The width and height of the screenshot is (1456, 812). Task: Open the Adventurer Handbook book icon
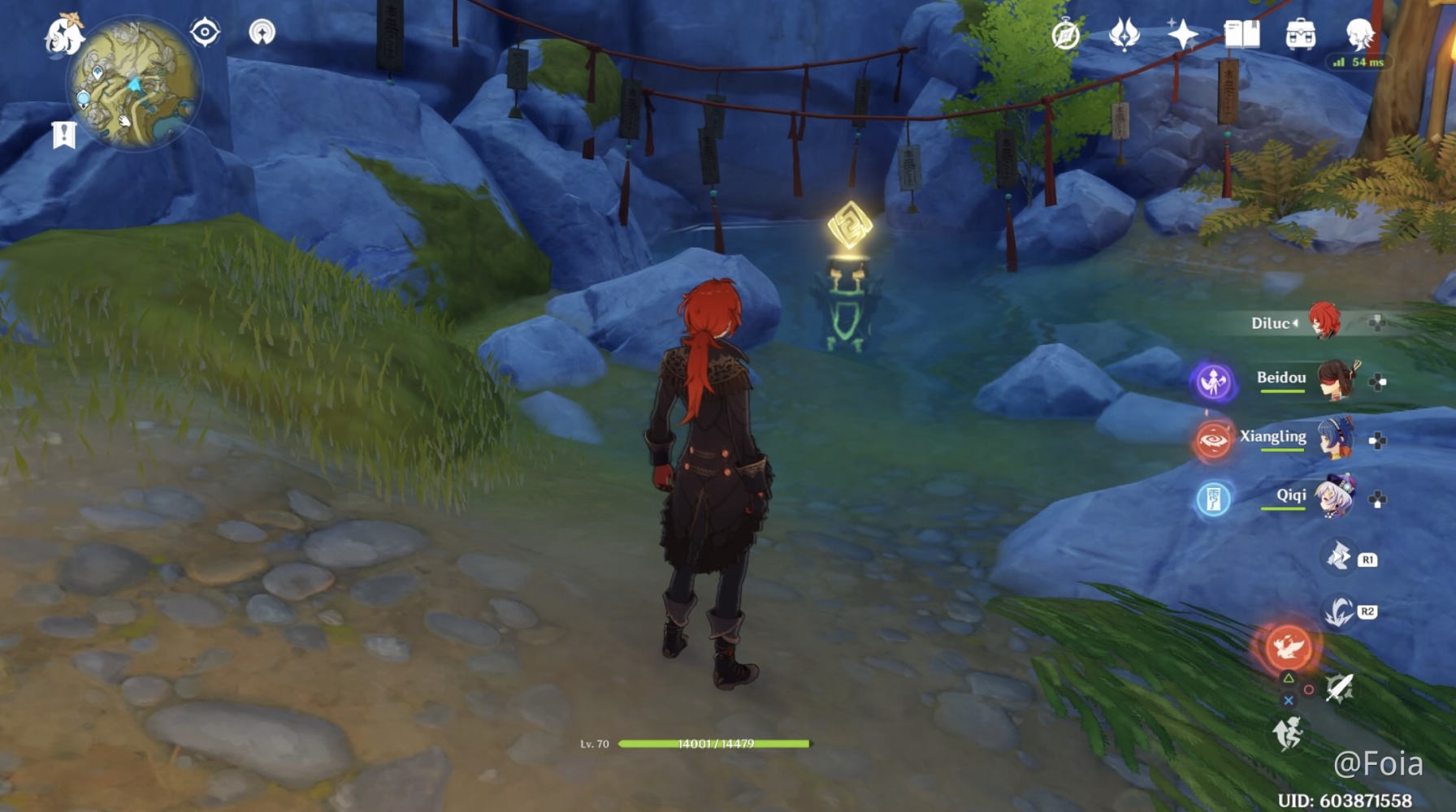[x=1241, y=35]
